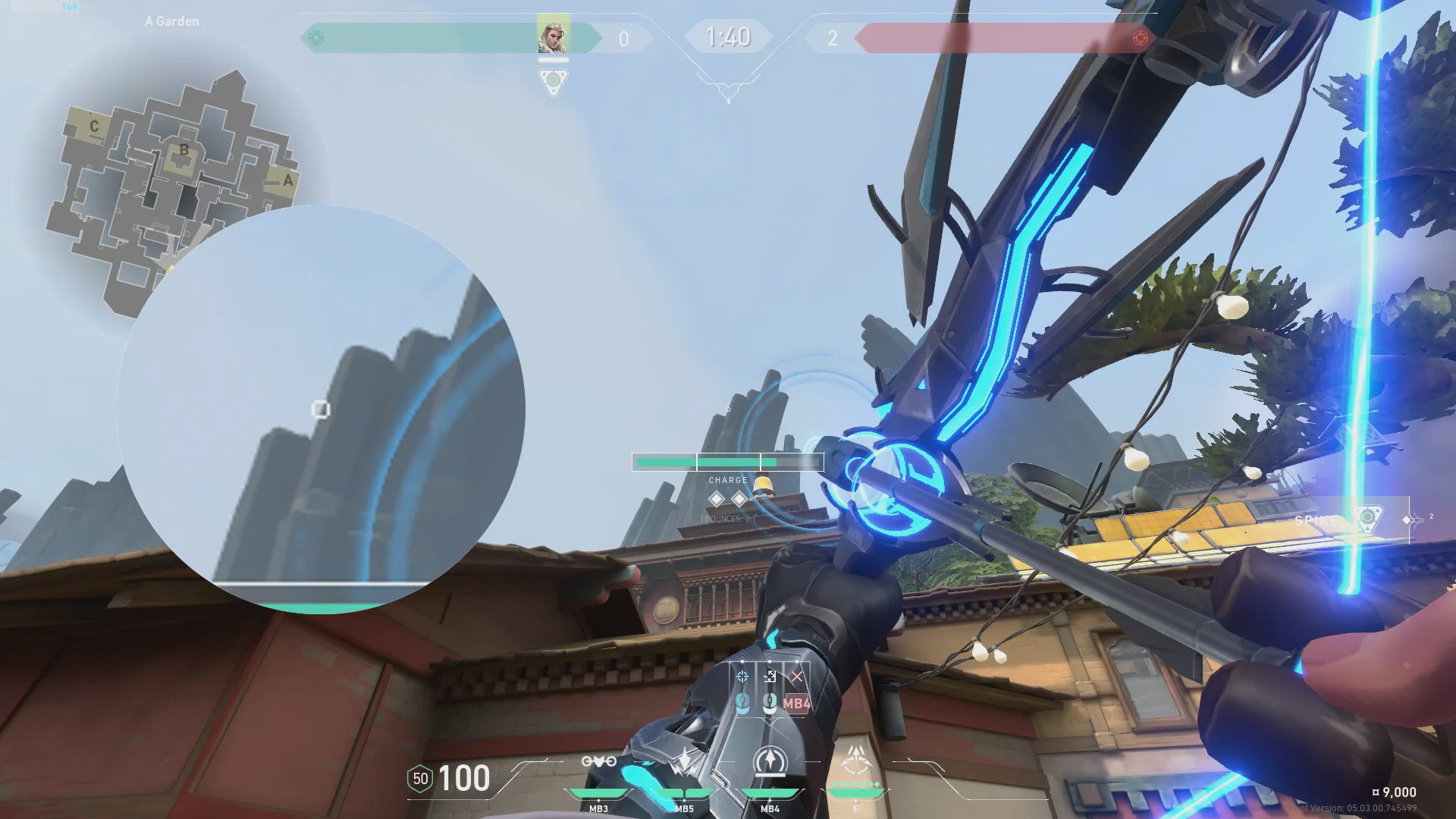Select the bounce toggle hint icon

pyautogui.click(x=770, y=676)
